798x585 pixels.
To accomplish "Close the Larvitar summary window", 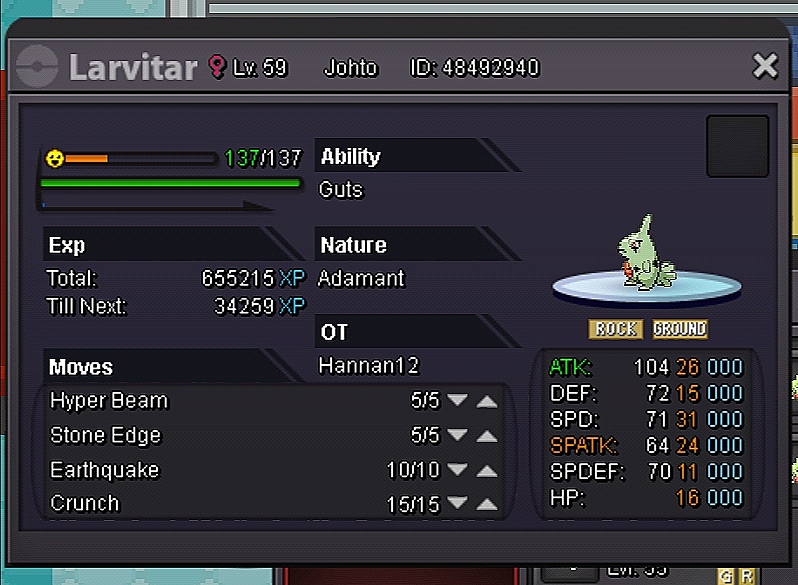I will tap(765, 67).
